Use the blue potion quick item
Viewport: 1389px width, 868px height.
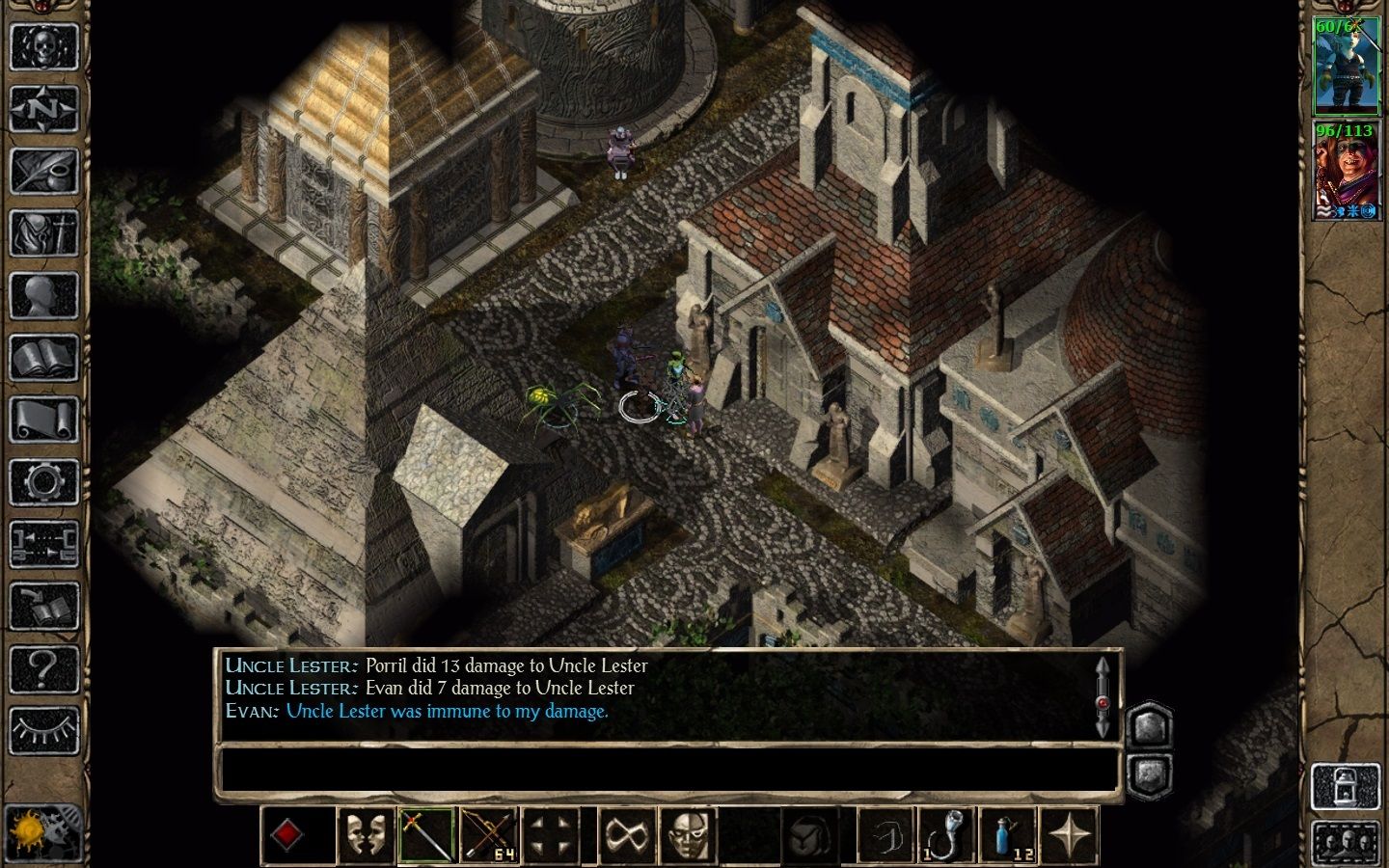point(1007,835)
